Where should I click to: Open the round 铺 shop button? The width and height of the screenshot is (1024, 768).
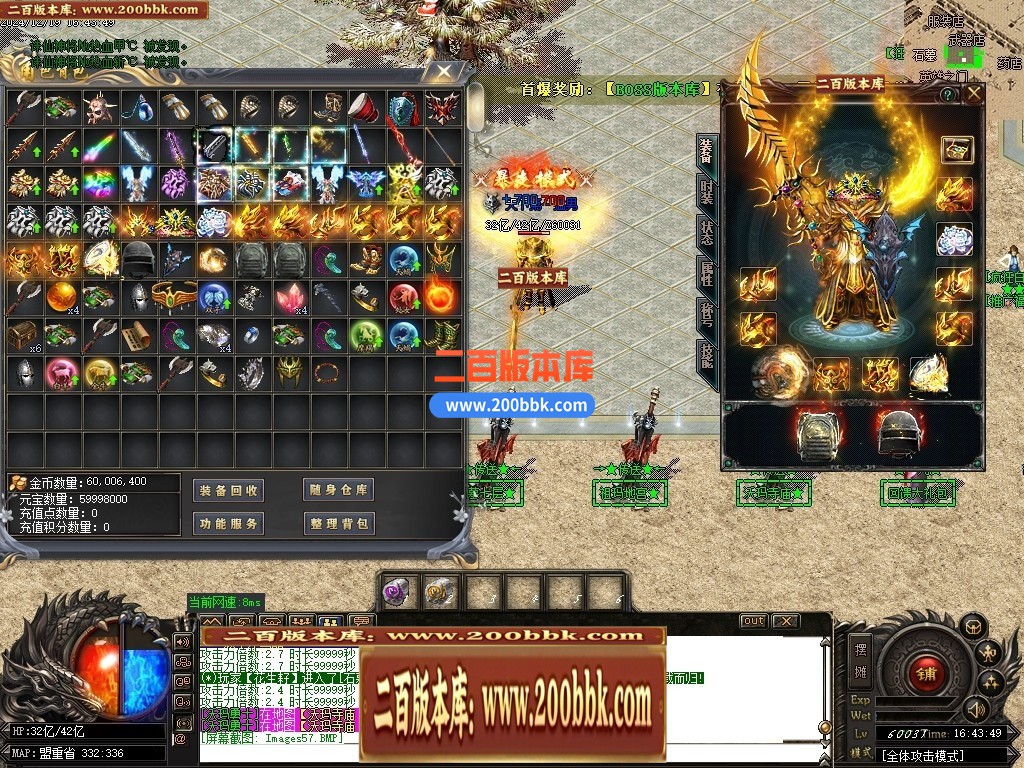(924, 671)
